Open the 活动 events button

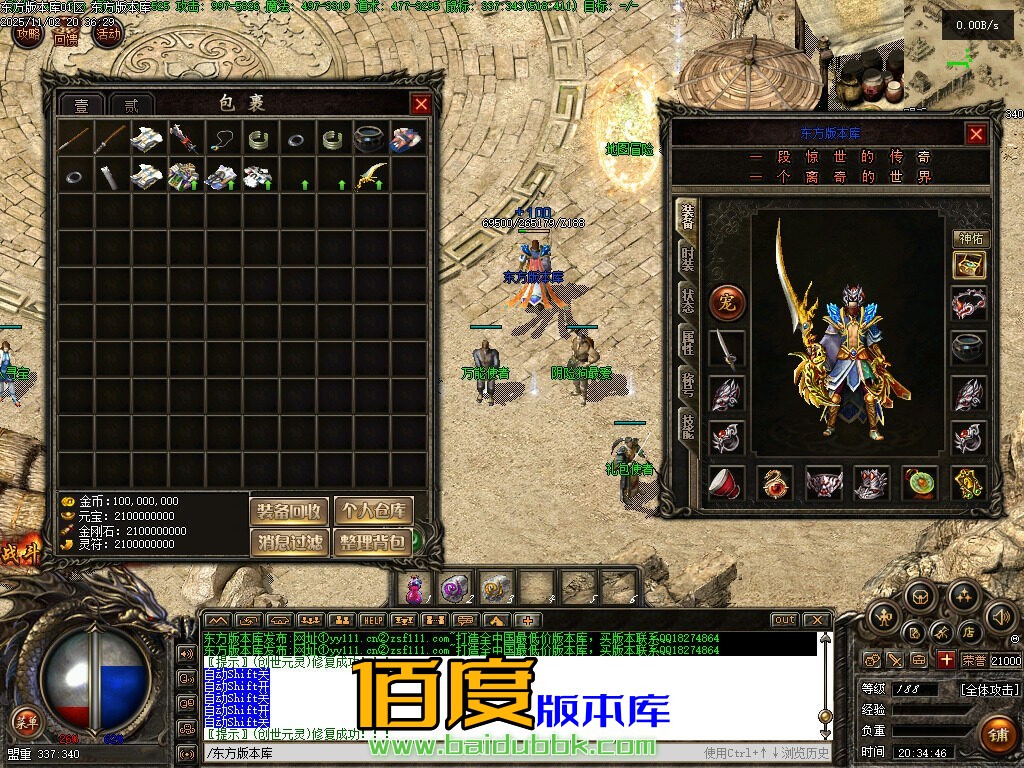pyautogui.click(x=107, y=34)
